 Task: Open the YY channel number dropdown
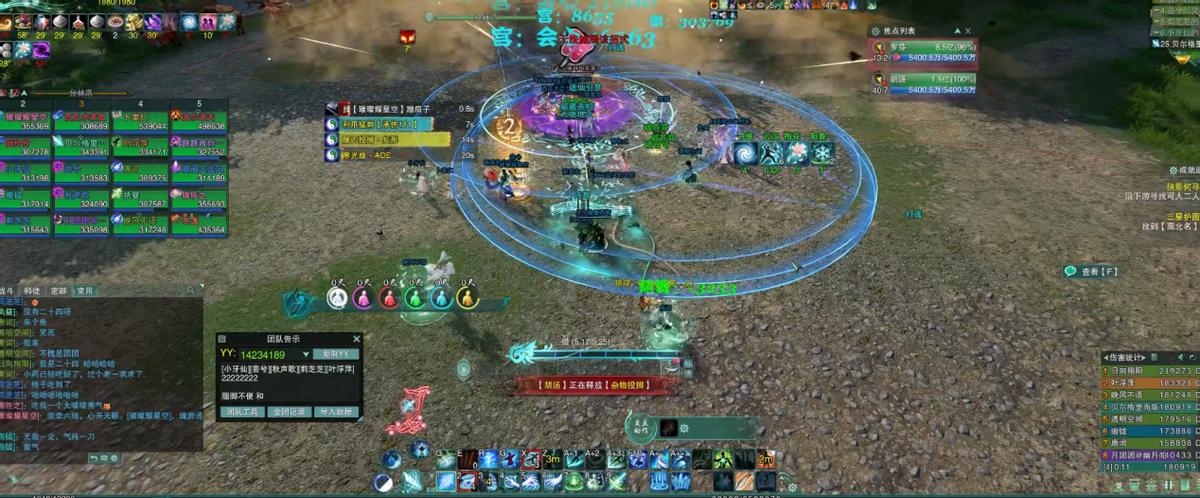[306, 354]
